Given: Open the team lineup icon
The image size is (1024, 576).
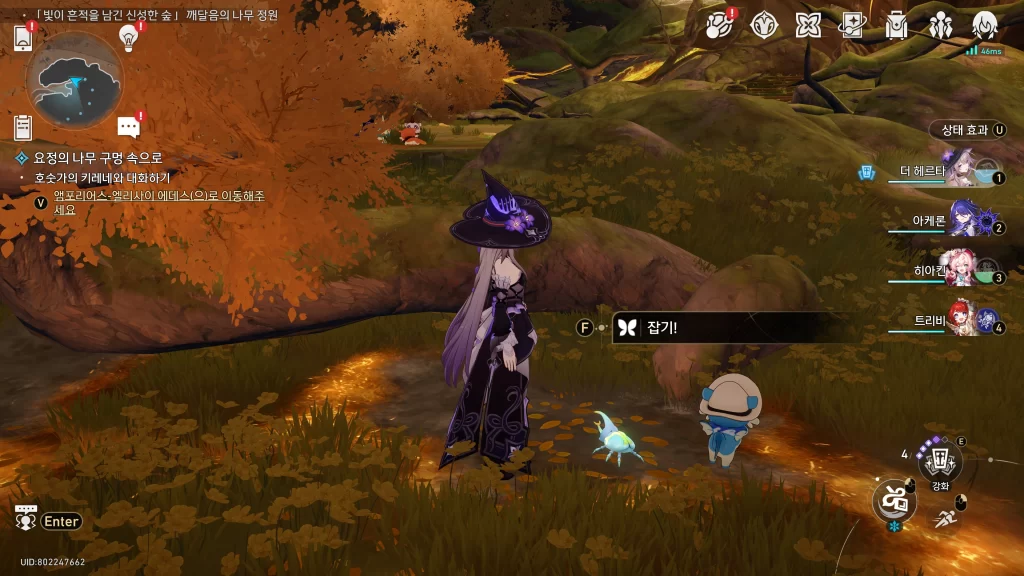Looking at the screenshot, I should click(940, 25).
